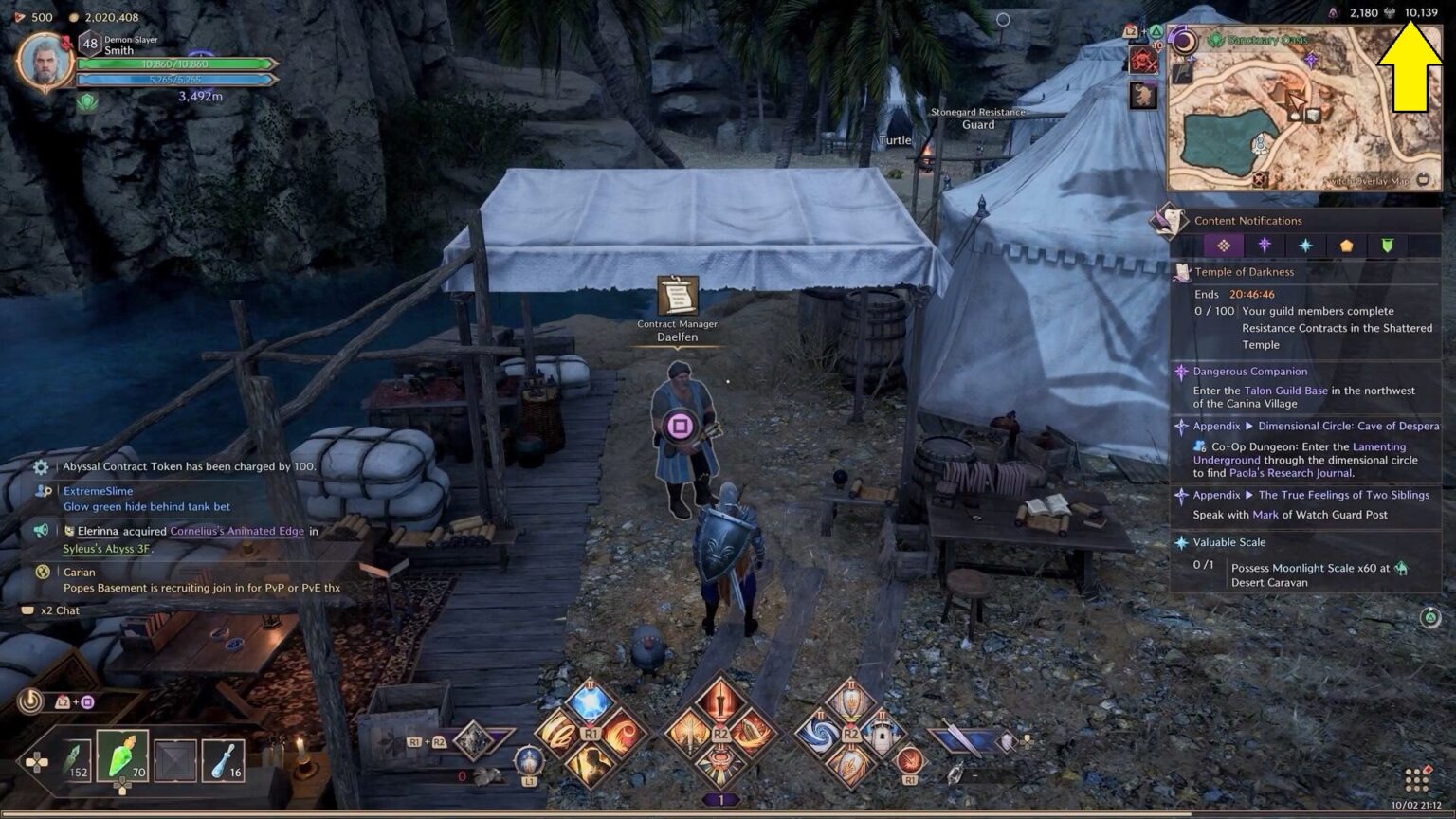The height and width of the screenshot is (819, 1456).
Task: Open the Sanctuary Oasis minimap
Action: [x=1303, y=109]
